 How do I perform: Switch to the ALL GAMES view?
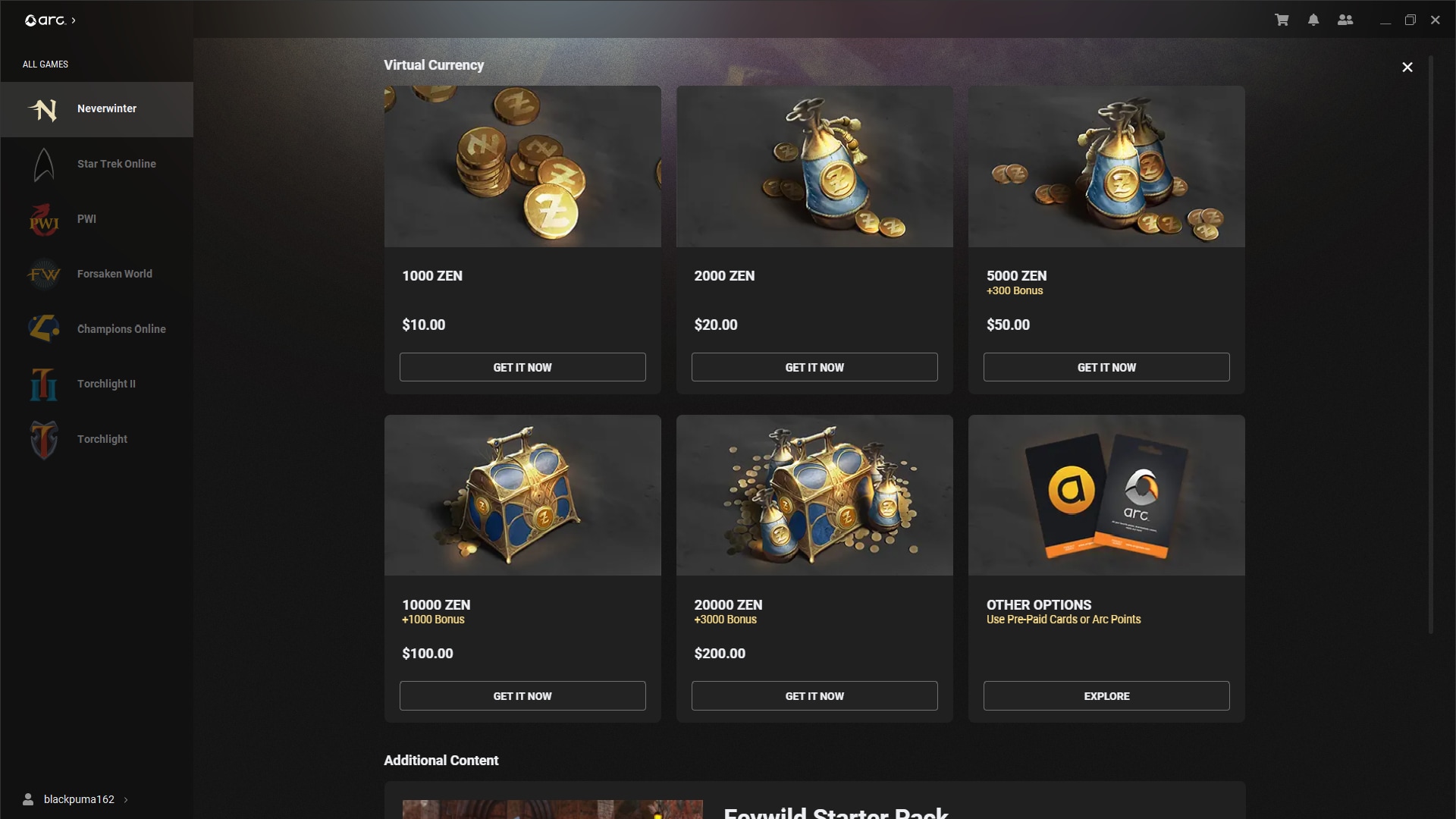point(45,64)
